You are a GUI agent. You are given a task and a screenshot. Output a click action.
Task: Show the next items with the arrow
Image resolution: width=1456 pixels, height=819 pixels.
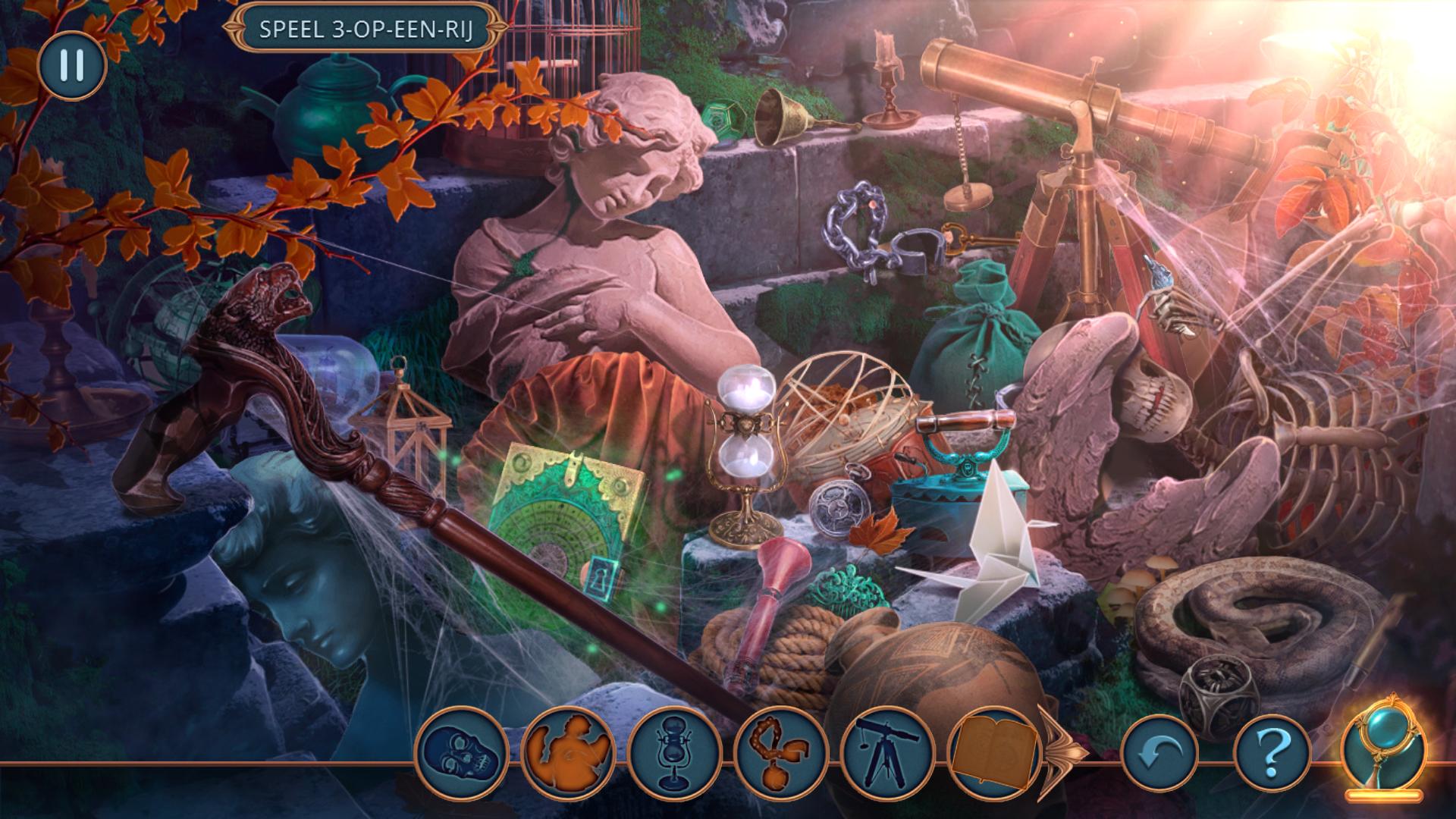pyautogui.click(x=1065, y=752)
